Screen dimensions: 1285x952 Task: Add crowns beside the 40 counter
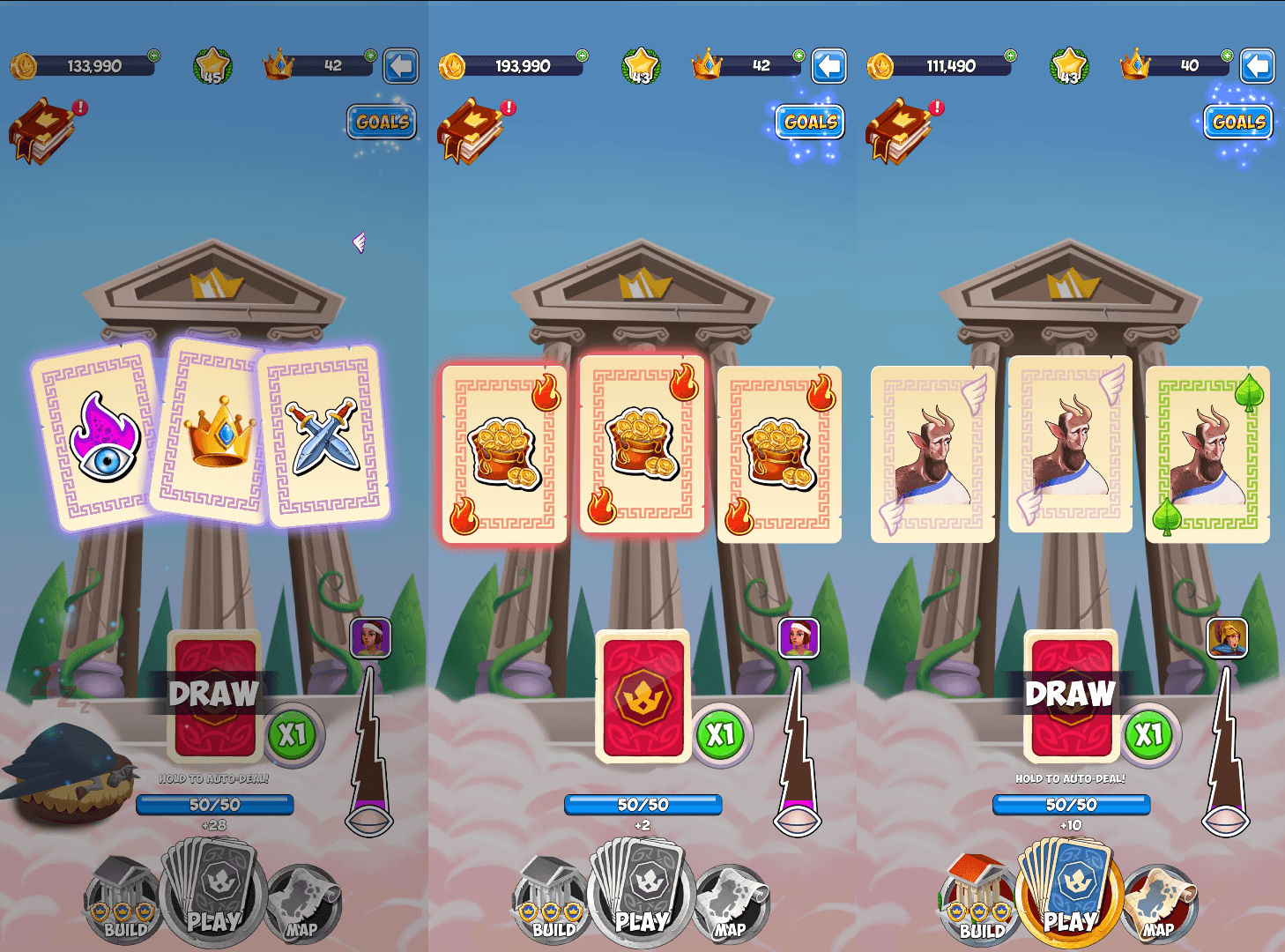coord(1227,56)
